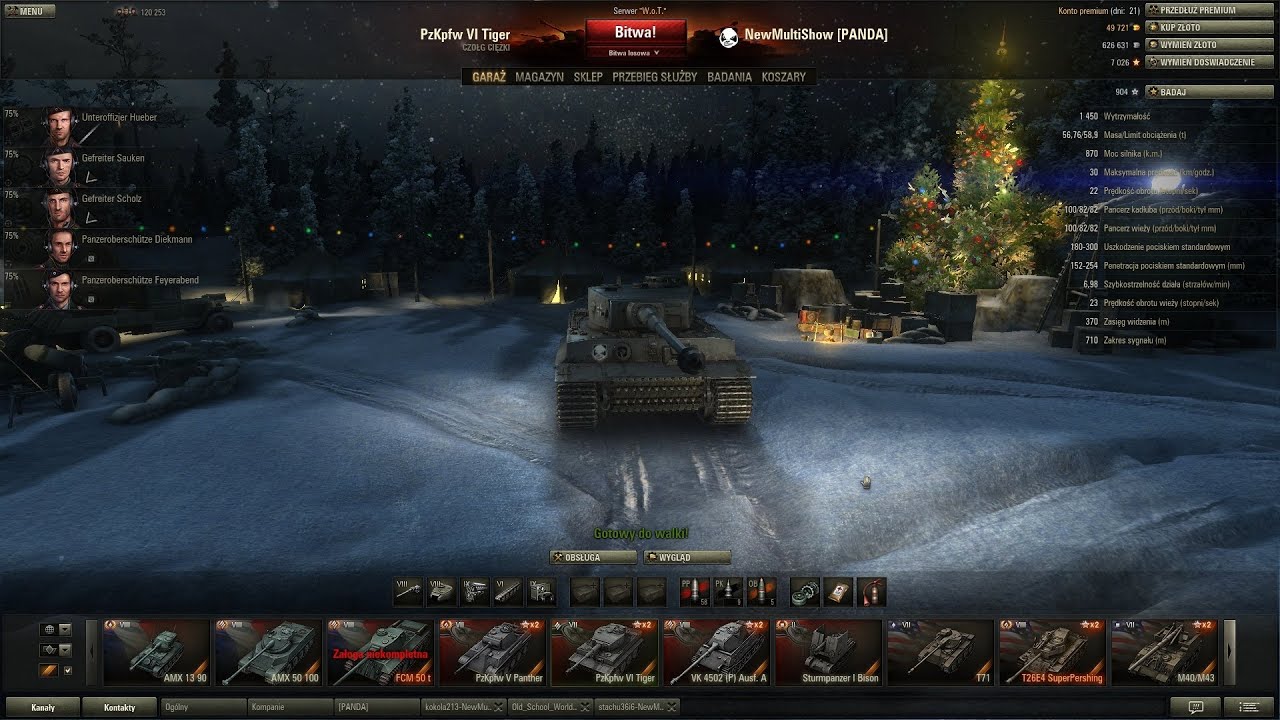Open the Kanały channels button
The image size is (1280, 720).
(43, 707)
